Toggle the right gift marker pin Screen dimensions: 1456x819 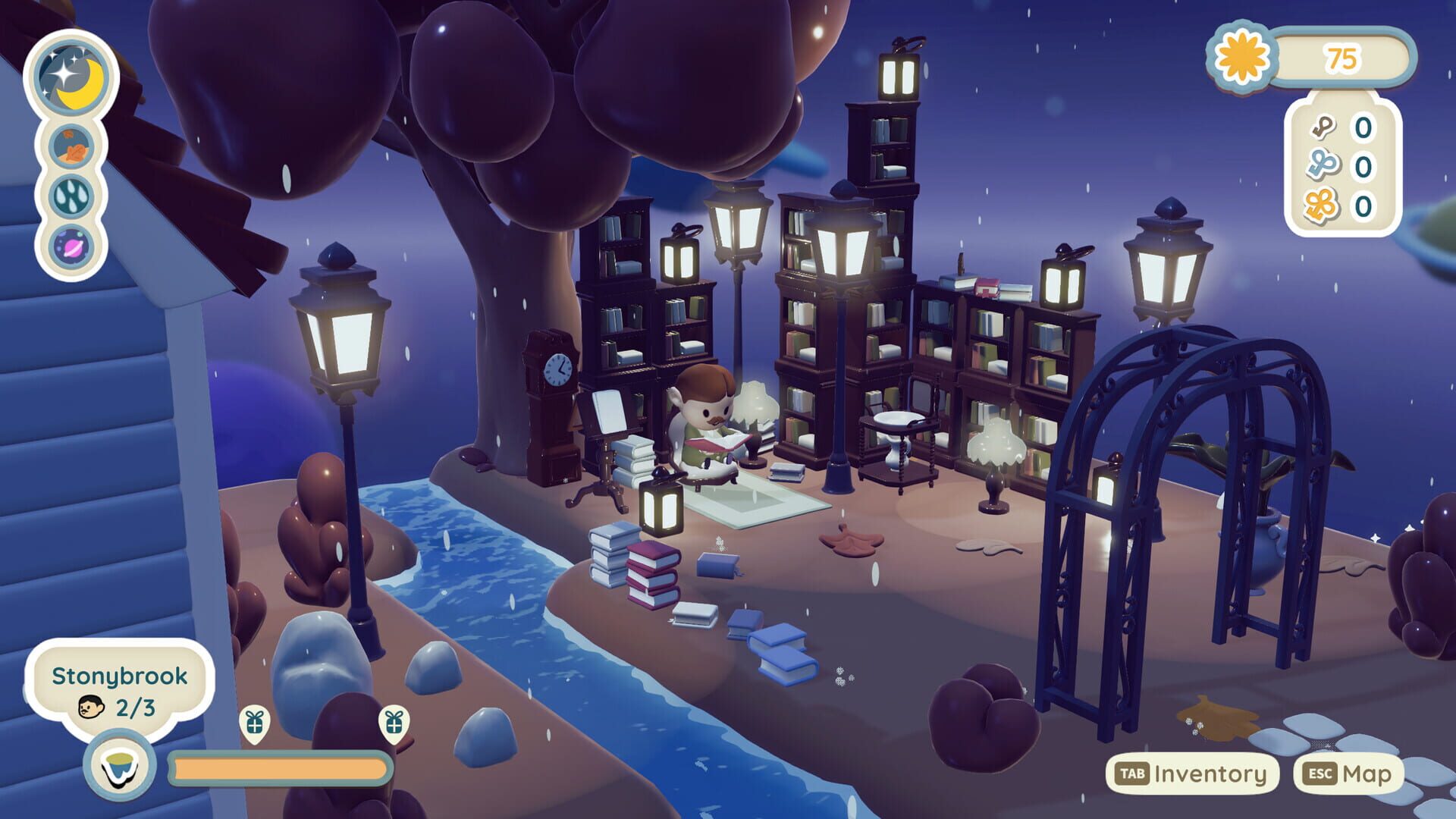(x=394, y=724)
